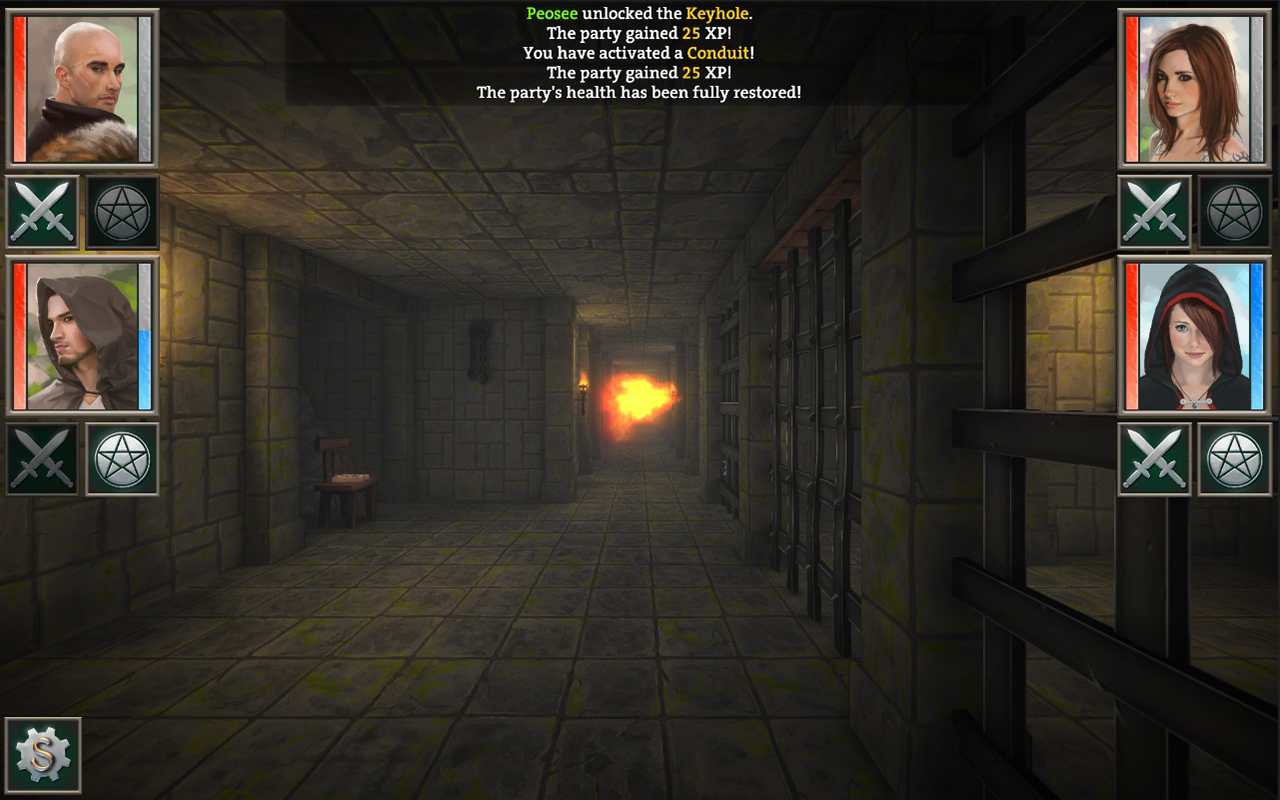This screenshot has width=1280, height=800.
Task: Open the gear settings menu
Action: pos(45,755)
